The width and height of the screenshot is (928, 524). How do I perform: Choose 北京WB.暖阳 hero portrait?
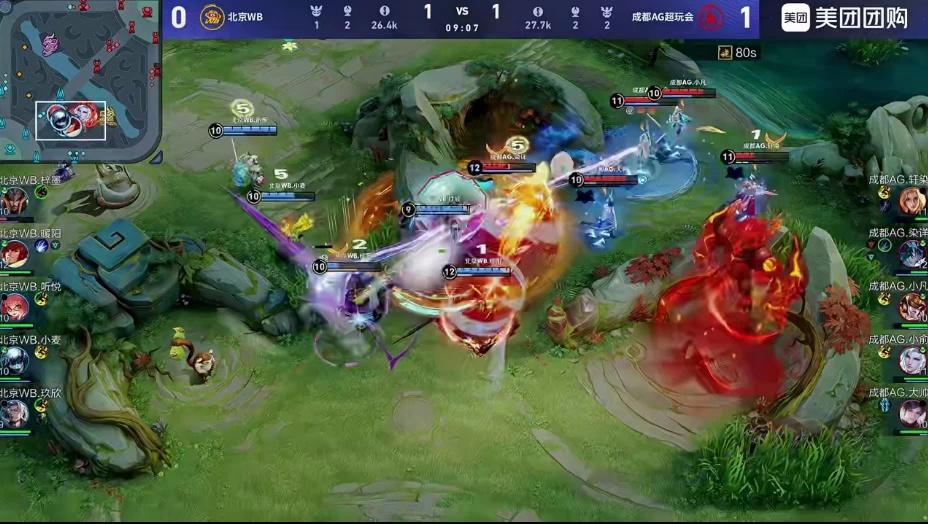tap(14, 254)
